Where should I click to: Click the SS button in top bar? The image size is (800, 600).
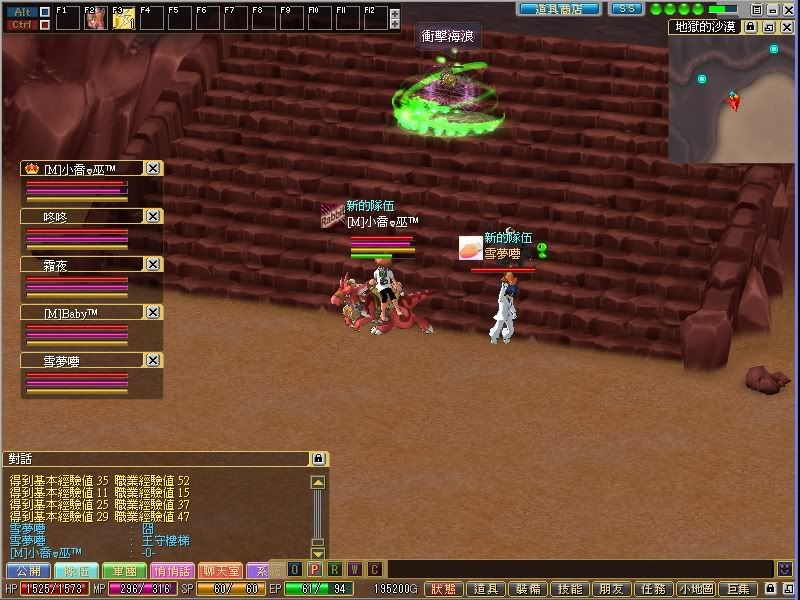[625, 8]
